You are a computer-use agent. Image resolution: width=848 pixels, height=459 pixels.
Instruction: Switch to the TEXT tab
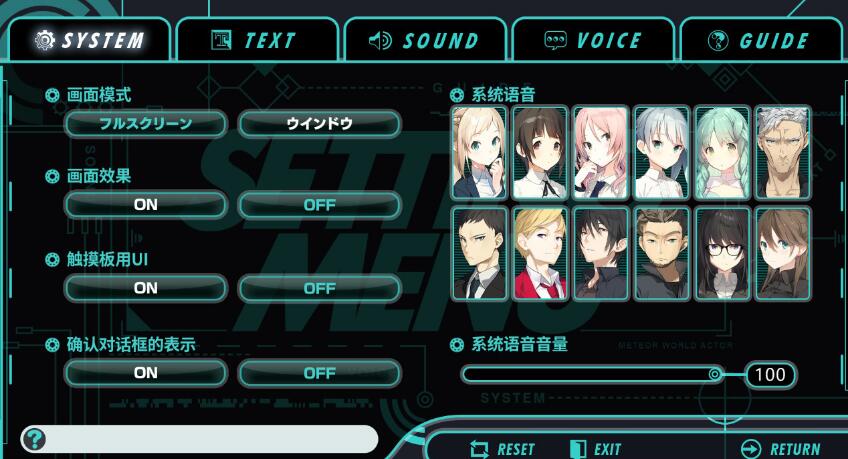254,41
